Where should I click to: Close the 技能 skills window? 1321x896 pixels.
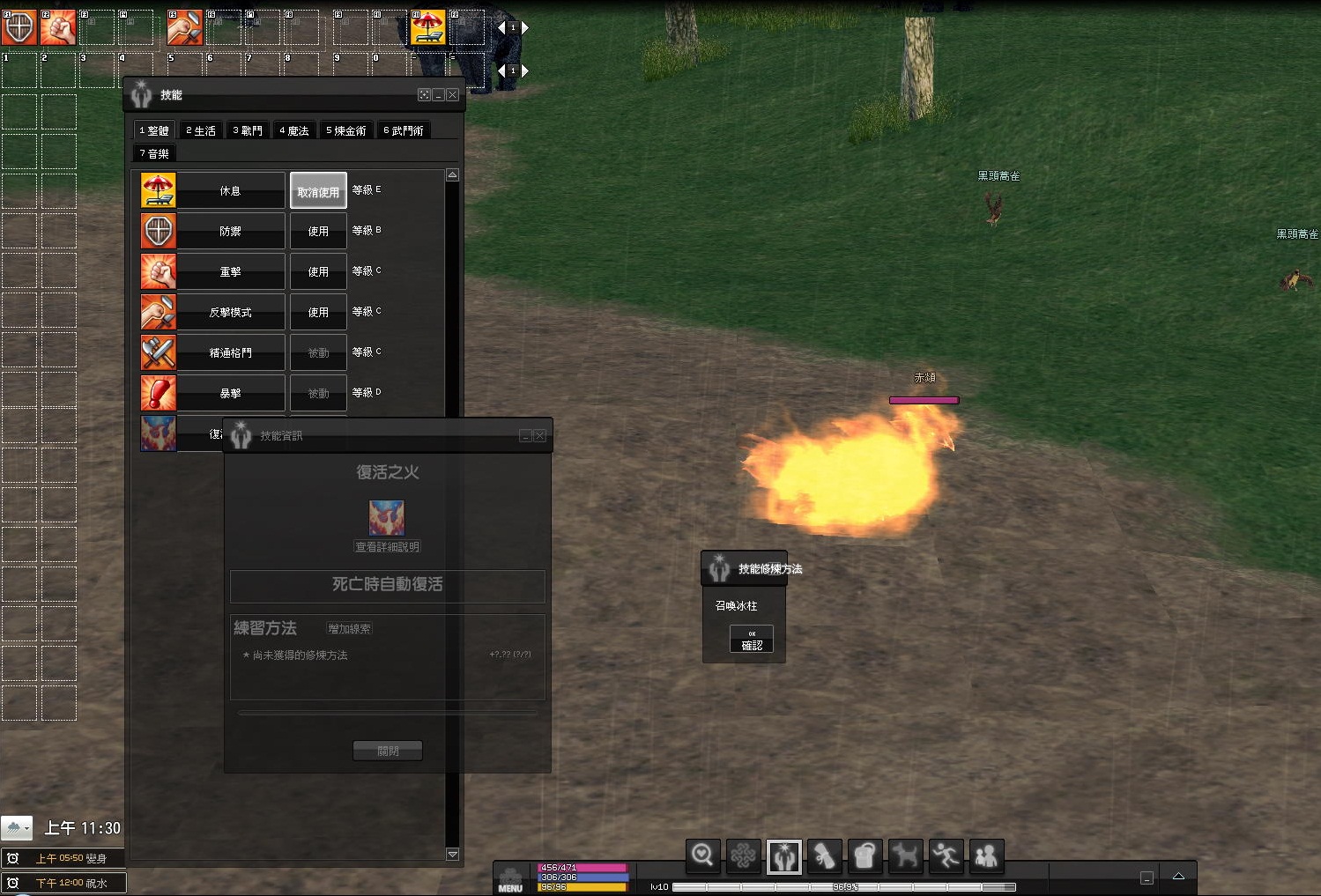click(453, 95)
